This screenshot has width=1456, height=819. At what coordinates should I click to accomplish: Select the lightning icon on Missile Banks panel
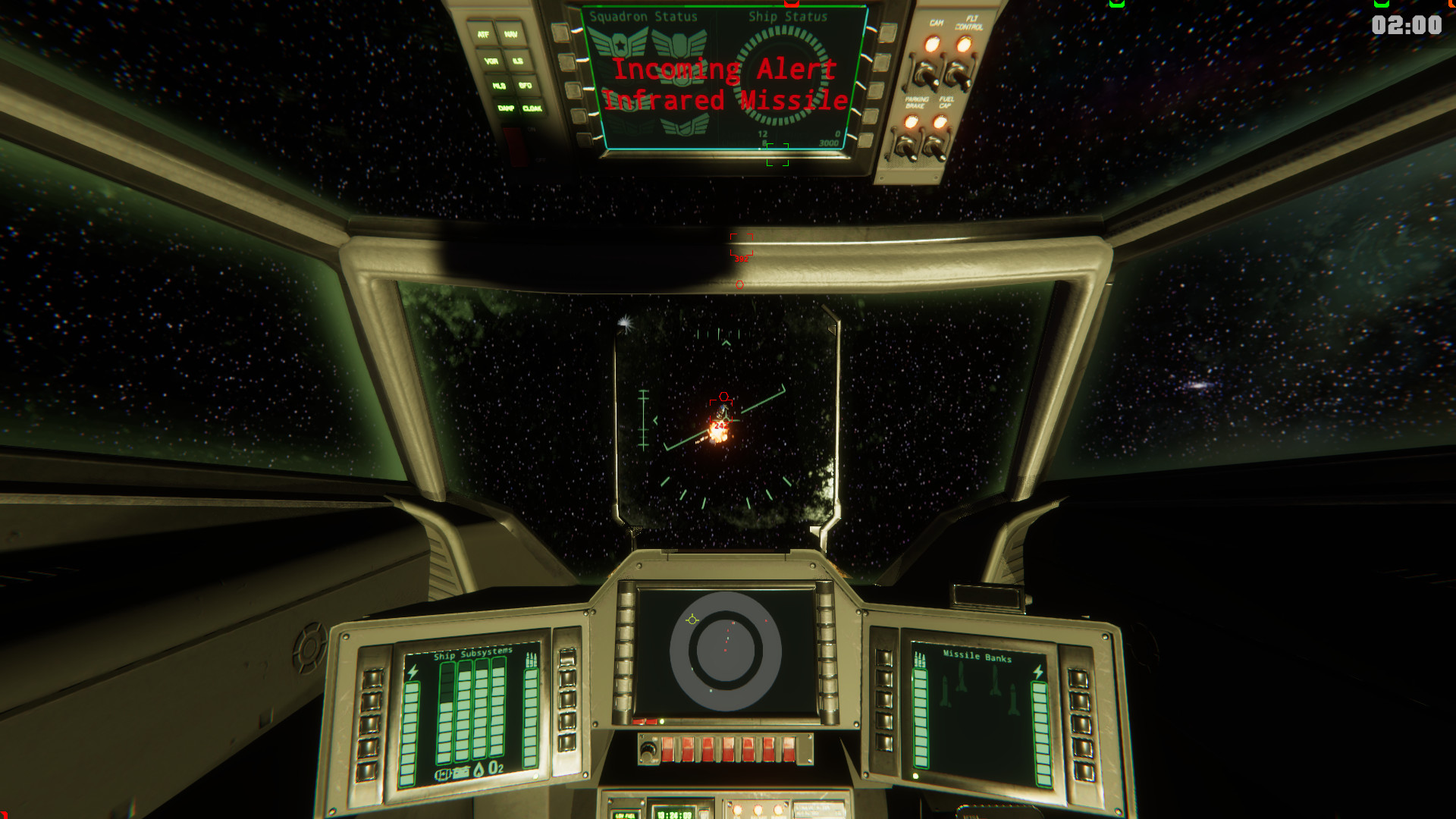click(x=1038, y=672)
